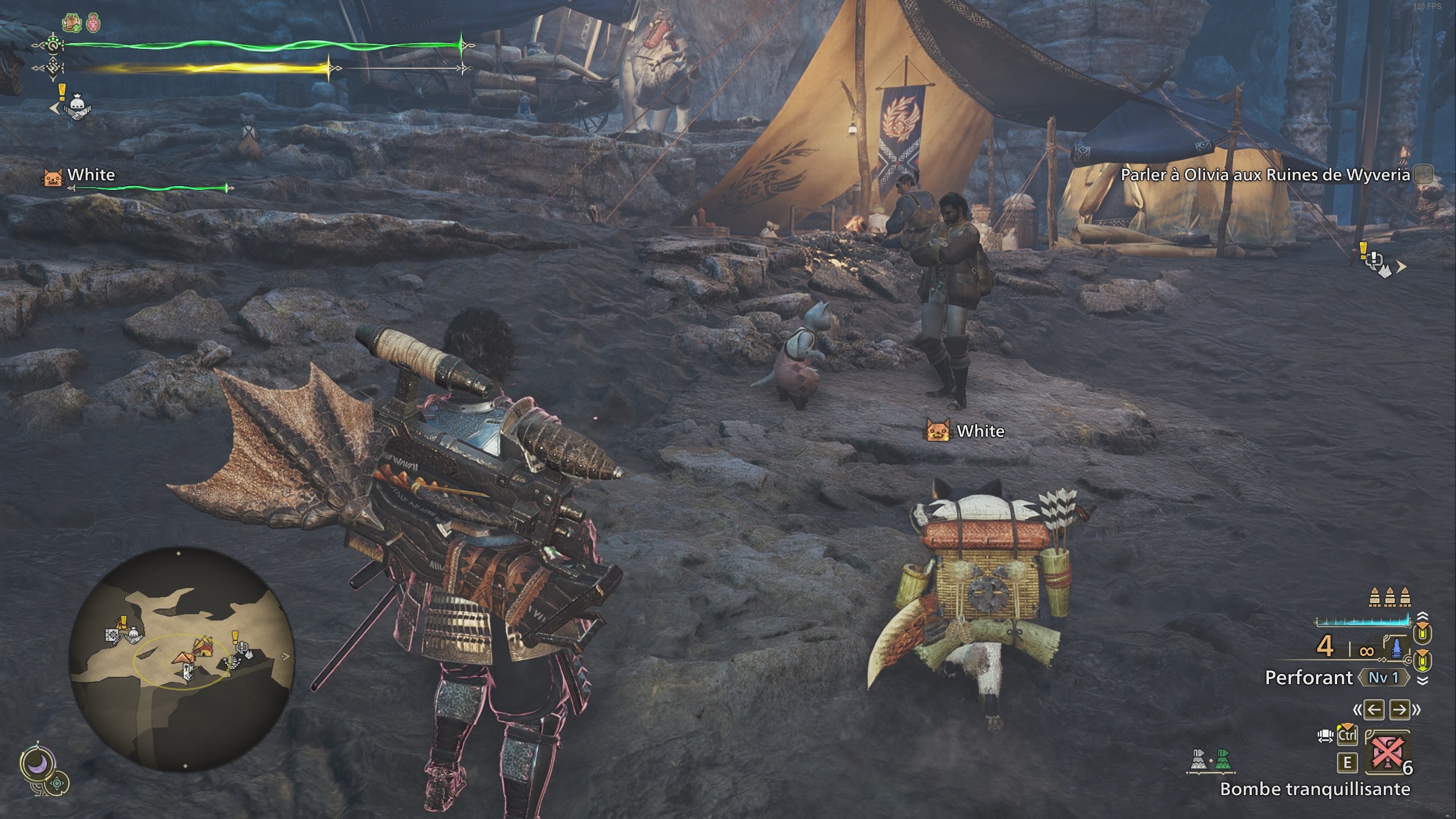Click the left arrow item cycle button
The height and width of the screenshot is (819, 1456).
[1374, 709]
